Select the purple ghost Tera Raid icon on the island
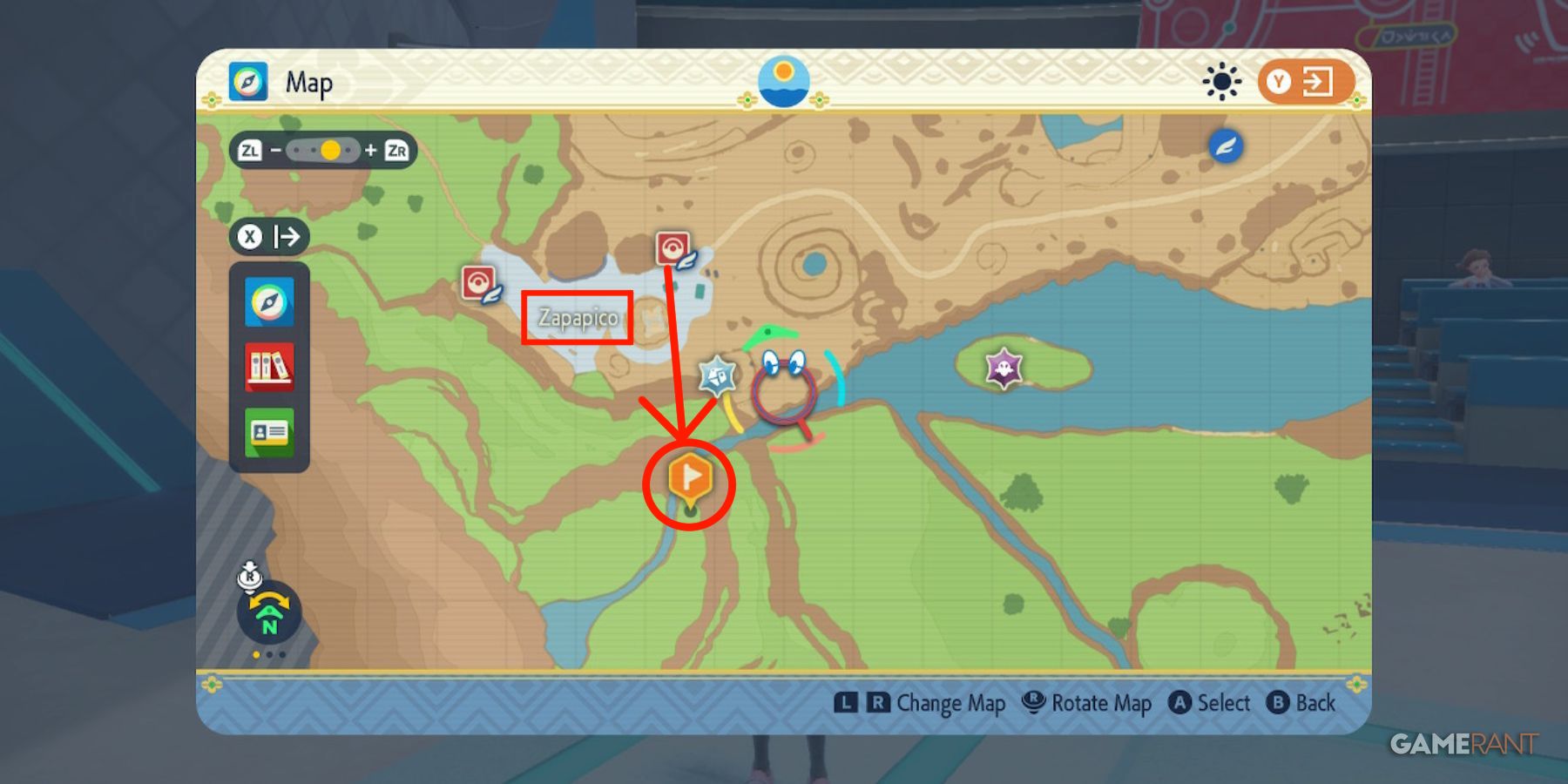The image size is (1568, 784). 1002,369
